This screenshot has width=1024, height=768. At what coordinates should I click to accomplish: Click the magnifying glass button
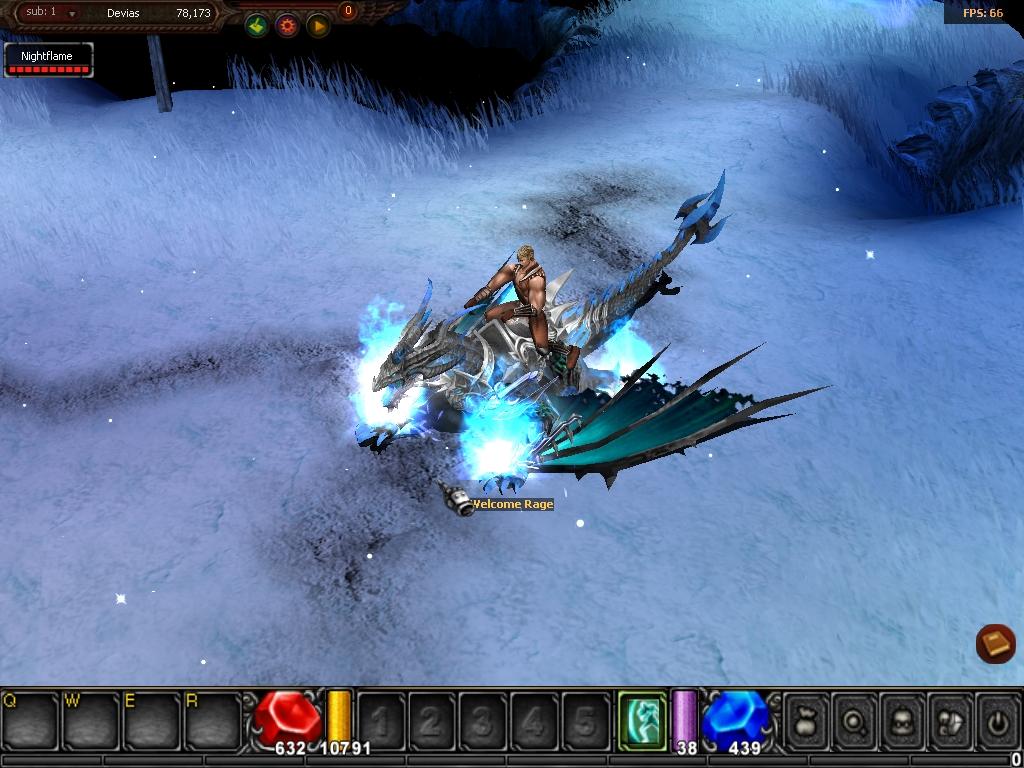pyautogui.click(x=854, y=719)
